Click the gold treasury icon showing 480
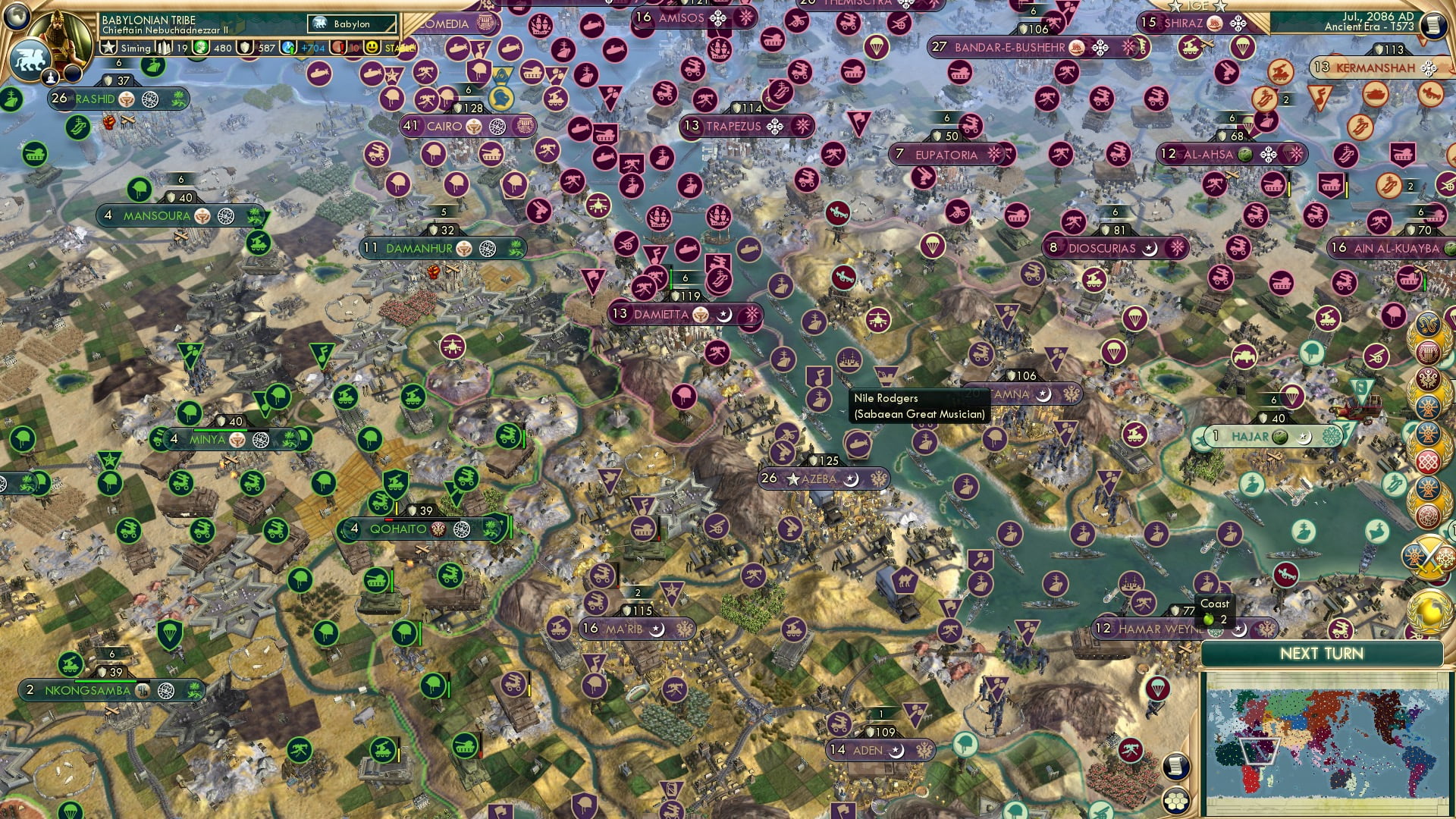The height and width of the screenshot is (819, 1456). tap(199, 48)
